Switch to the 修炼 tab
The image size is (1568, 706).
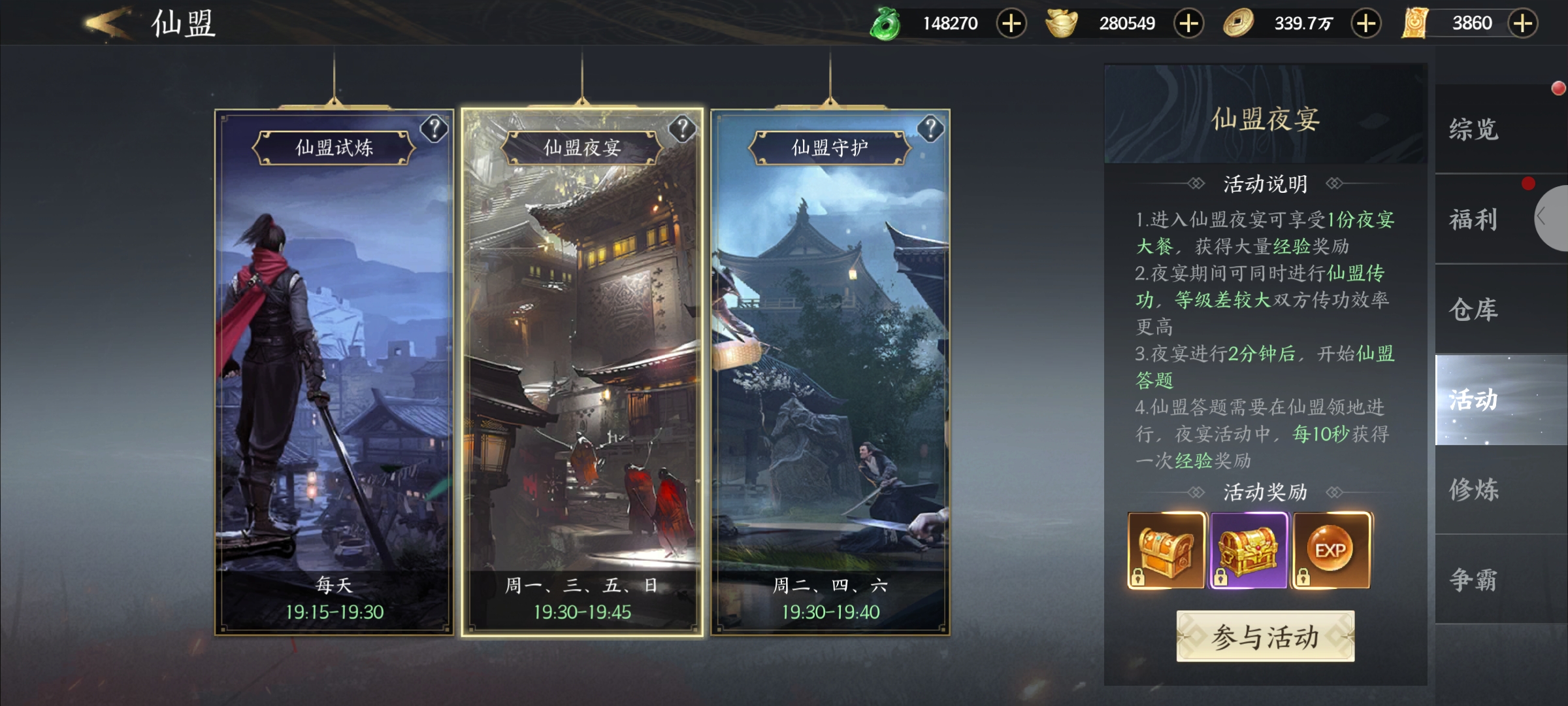(x=1474, y=490)
